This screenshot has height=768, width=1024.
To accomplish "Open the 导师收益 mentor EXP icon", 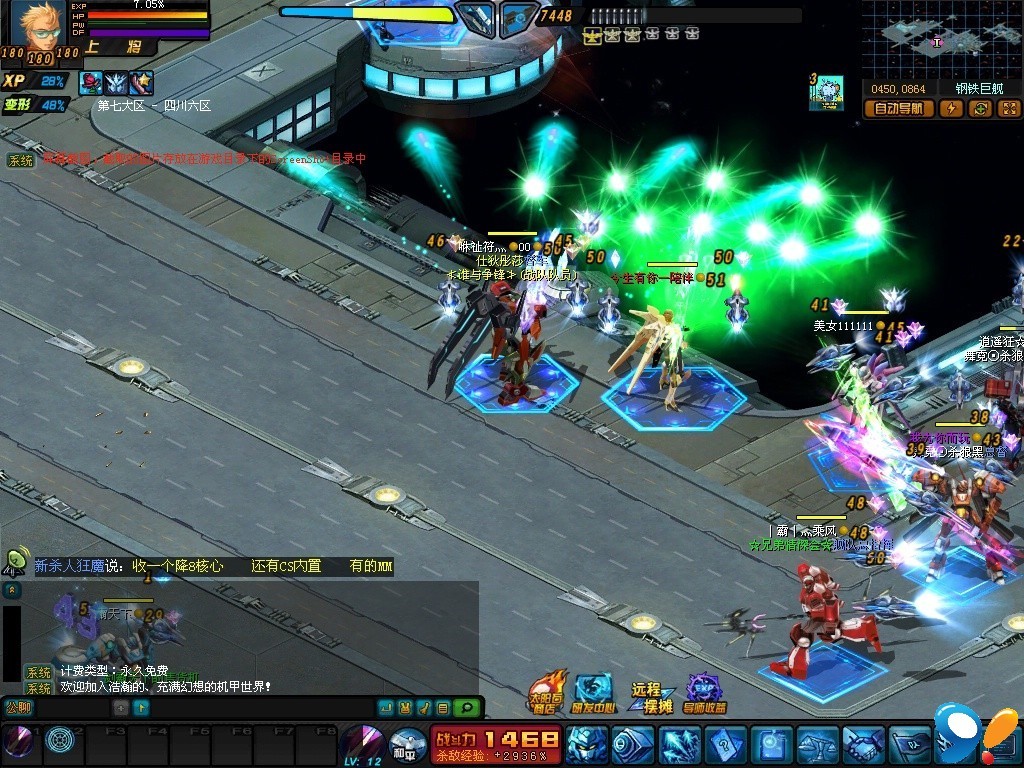I will (705, 693).
